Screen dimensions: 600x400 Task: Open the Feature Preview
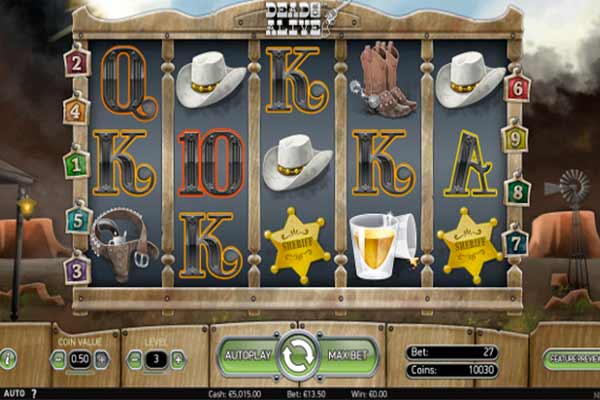pyautogui.click(x=573, y=358)
